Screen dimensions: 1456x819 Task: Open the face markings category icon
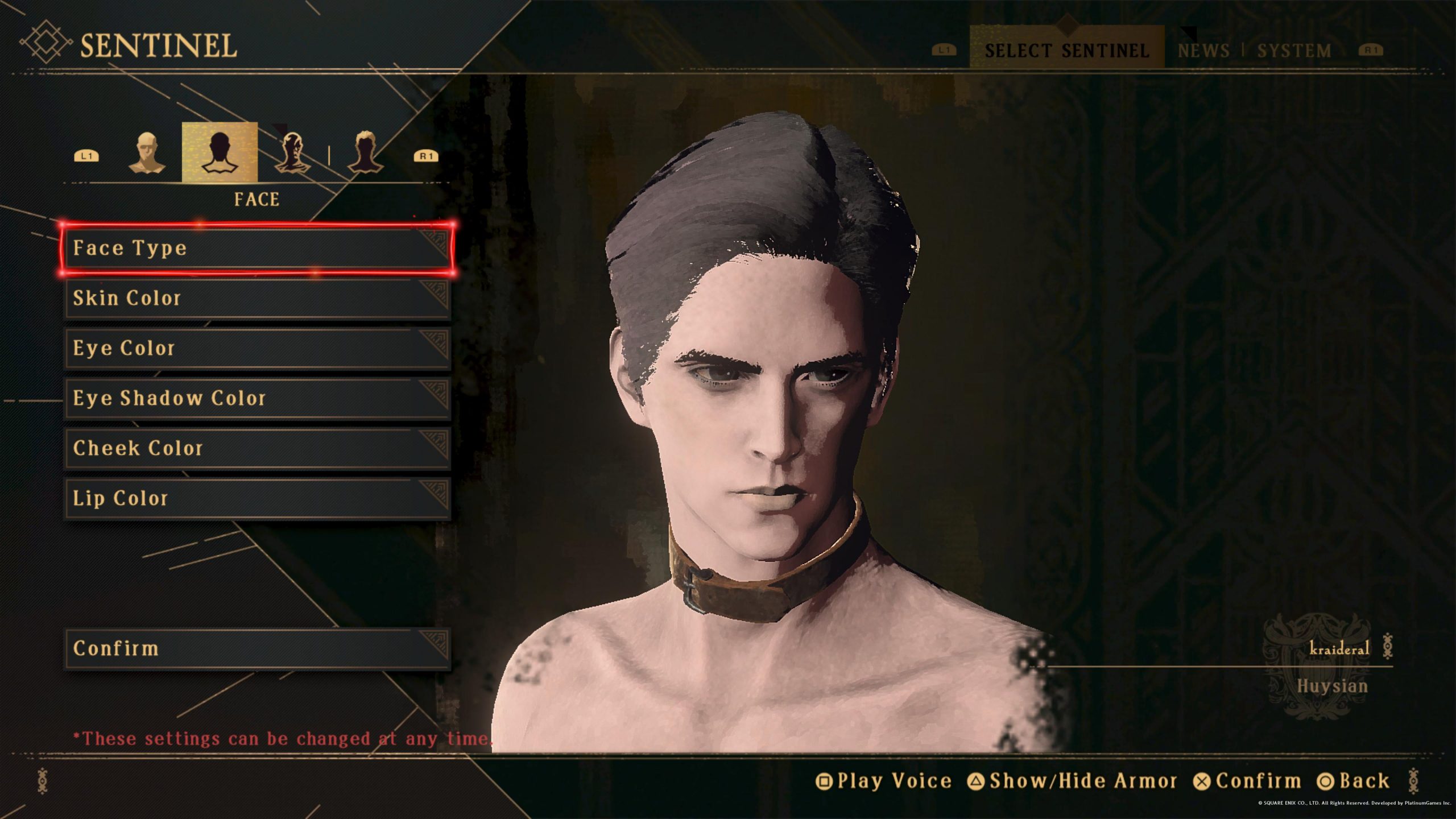pos(293,154)
